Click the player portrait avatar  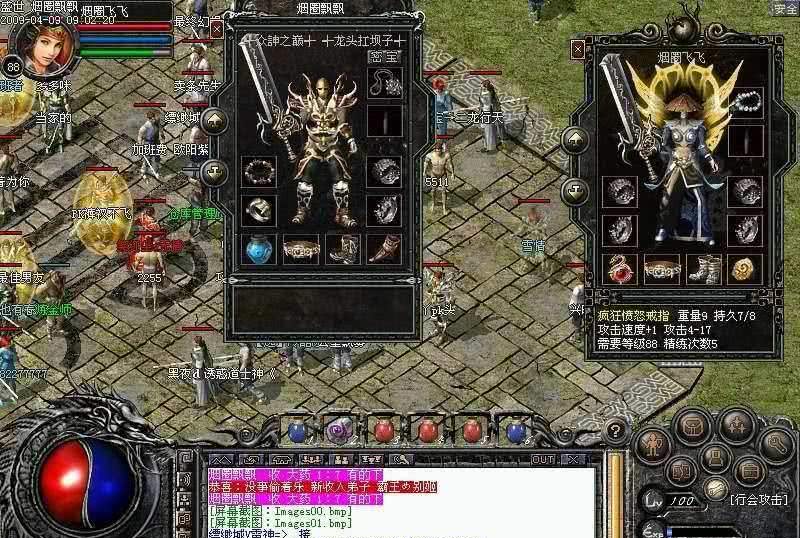pos(40,46)
